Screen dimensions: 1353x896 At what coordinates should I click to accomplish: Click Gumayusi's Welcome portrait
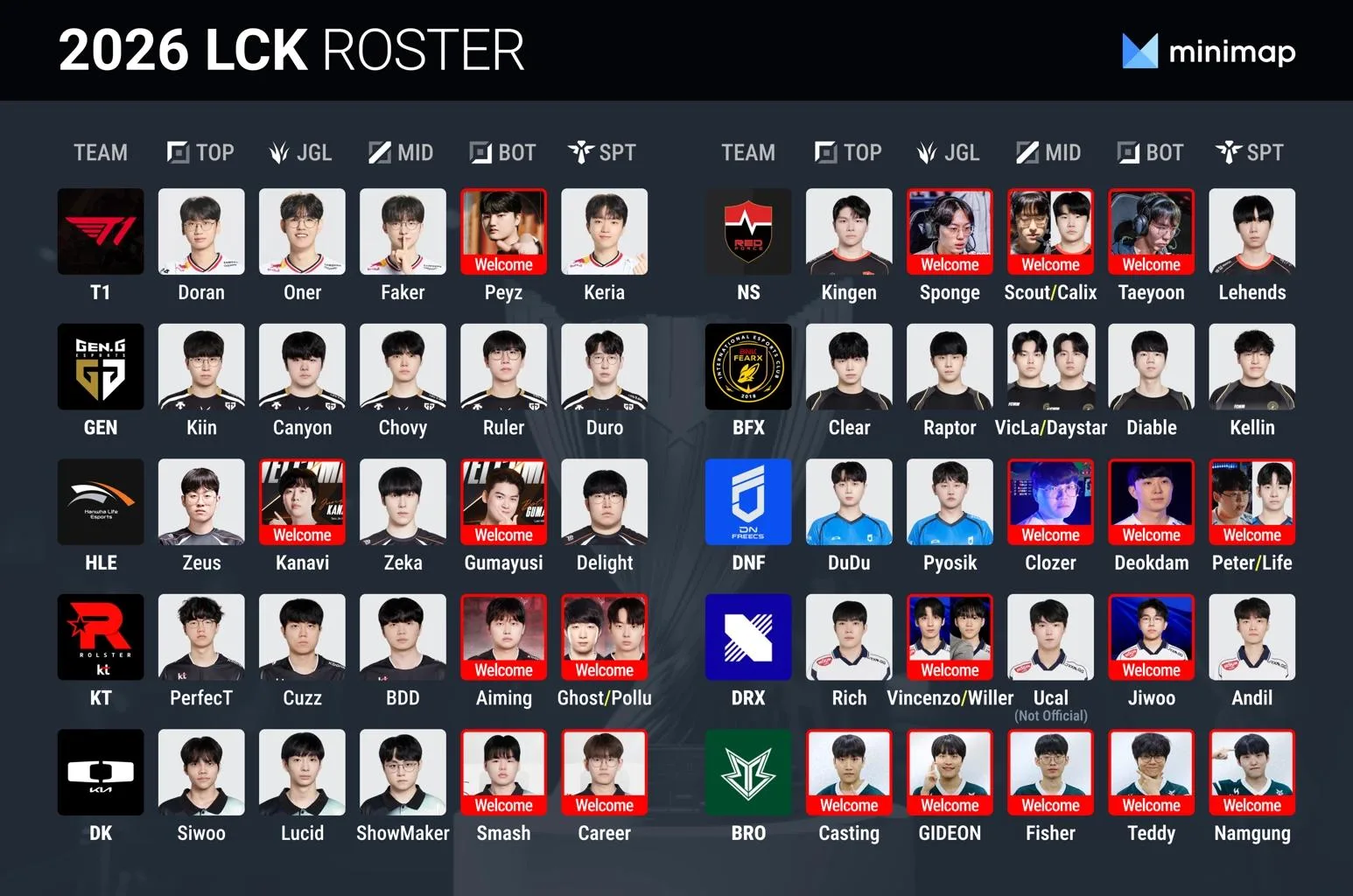tap(503, 502)
